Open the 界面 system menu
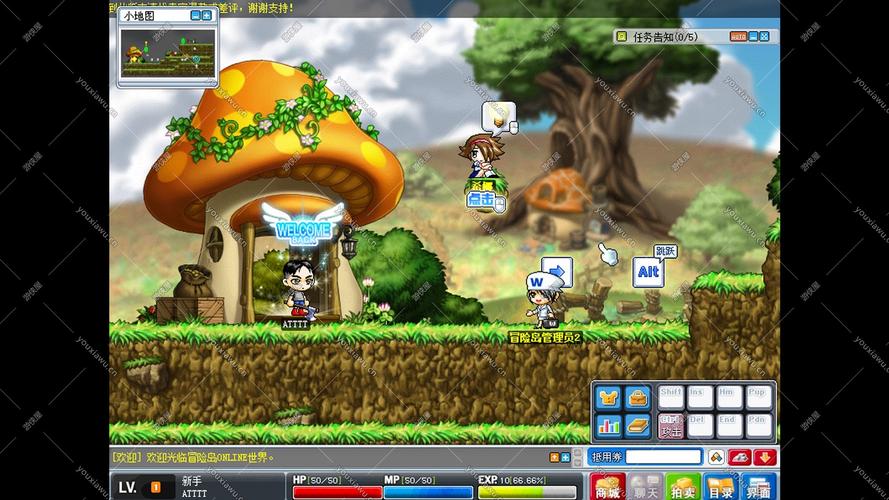 pyautogui.click(x=758, y=487)
